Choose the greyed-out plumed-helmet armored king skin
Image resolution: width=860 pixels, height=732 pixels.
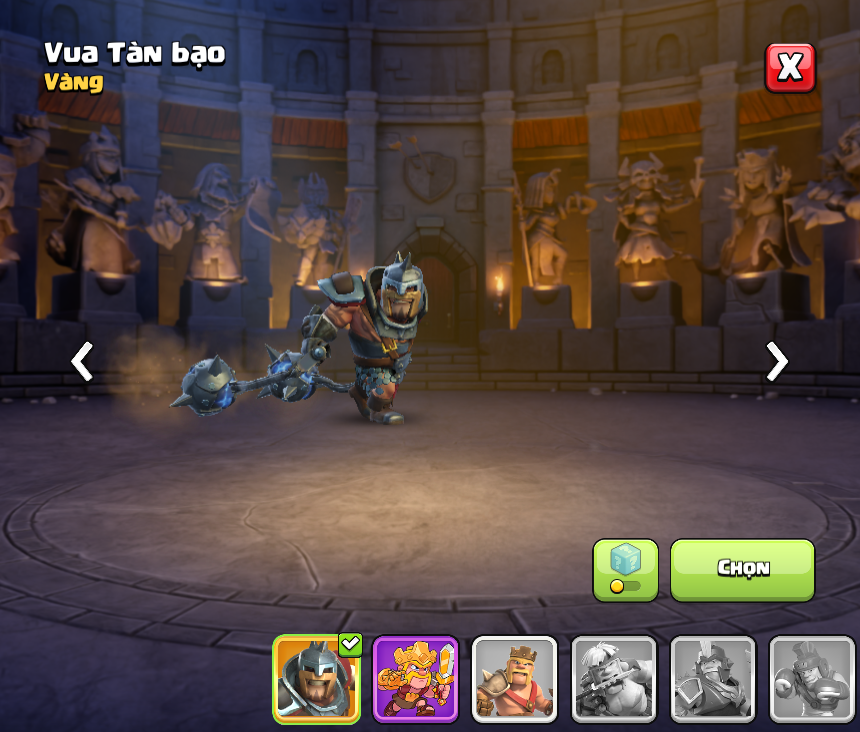(712, 680)
